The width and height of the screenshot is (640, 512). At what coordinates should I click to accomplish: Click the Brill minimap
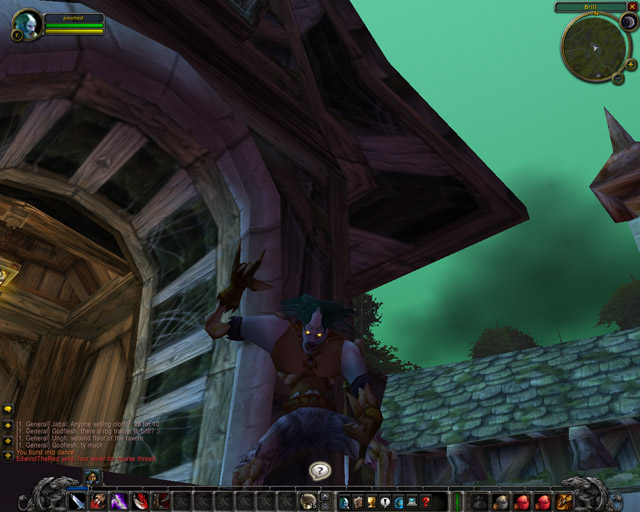pos(594,48)
